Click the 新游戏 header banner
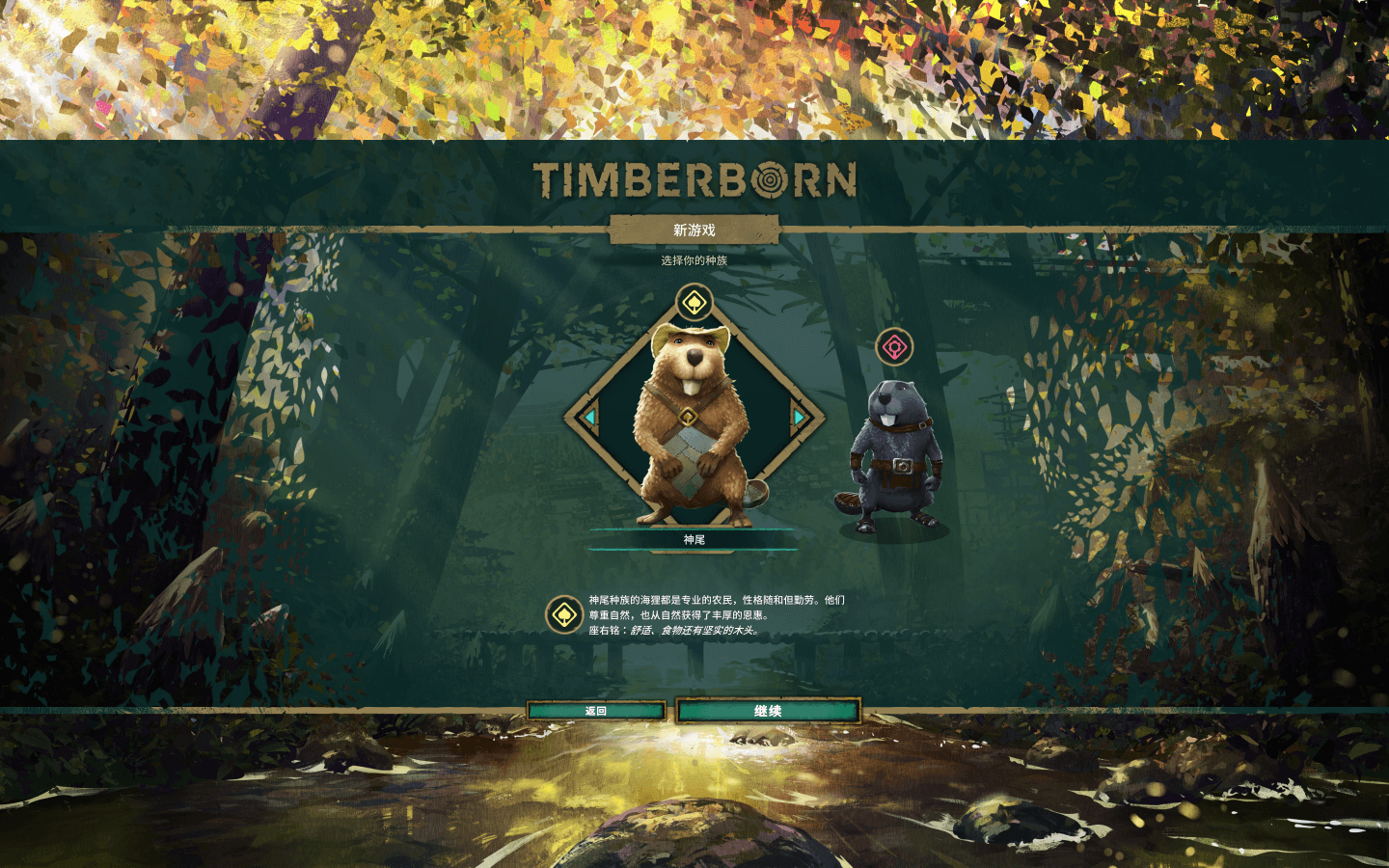Image resolution: width=1389 pixels, height=868 pixels. [696, 231]
